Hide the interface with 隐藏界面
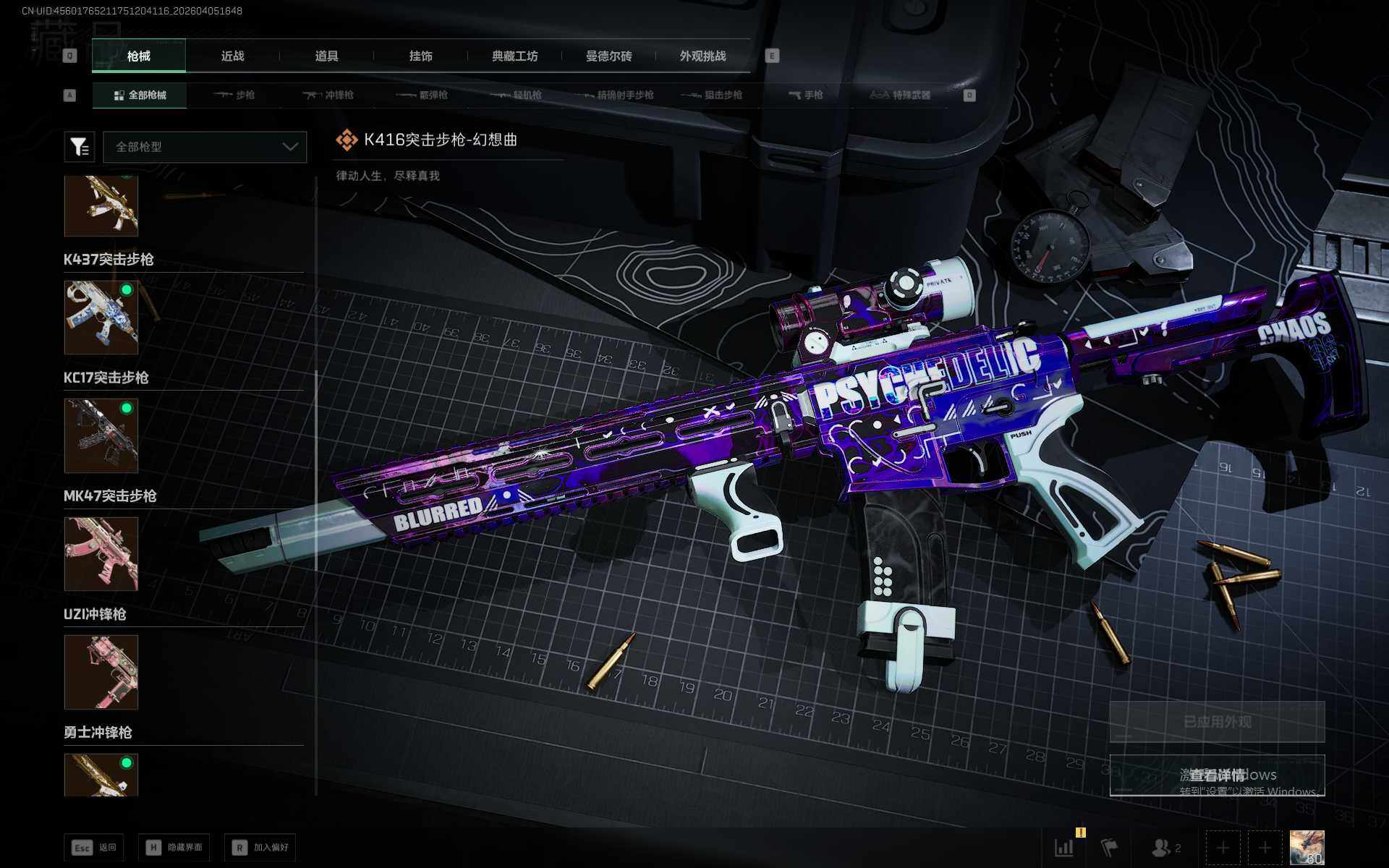This screenshot has width=1389, height=868. point(174,848)
